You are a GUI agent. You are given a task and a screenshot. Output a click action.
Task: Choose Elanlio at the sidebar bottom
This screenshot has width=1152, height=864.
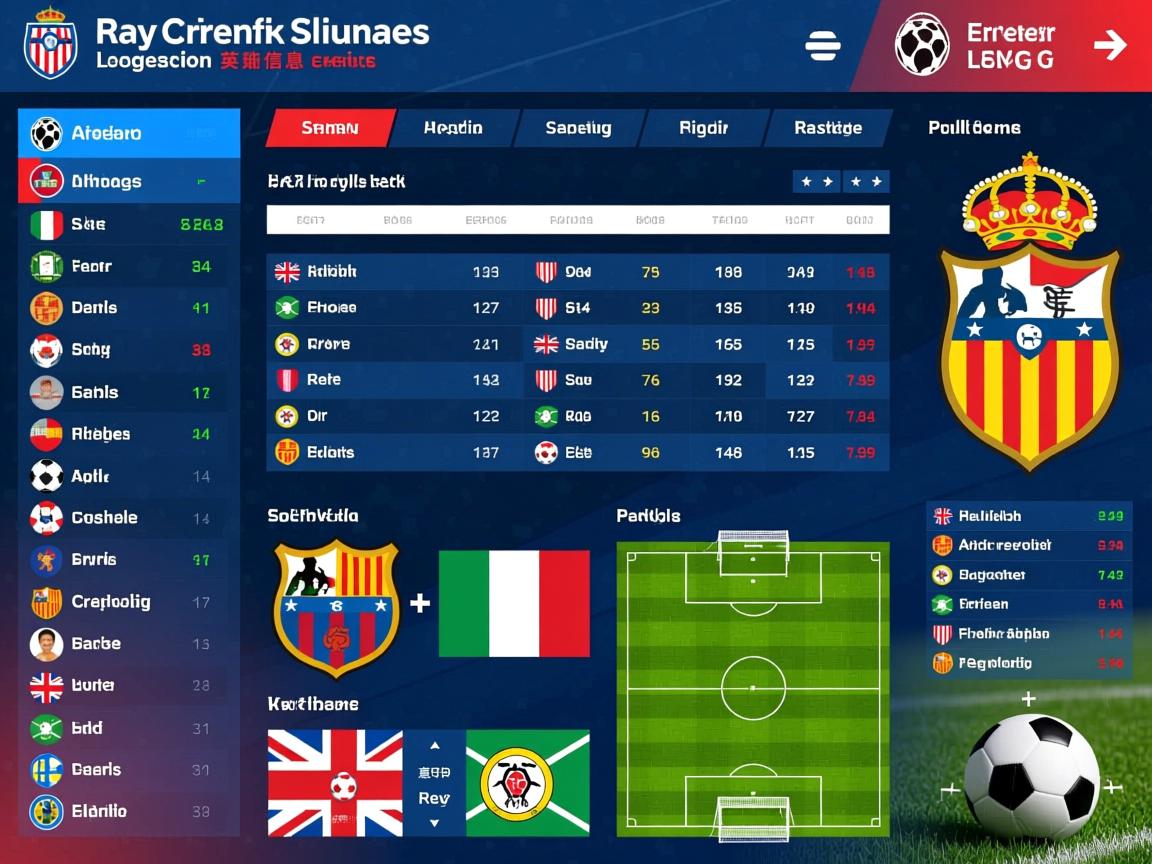pos(129,811)
